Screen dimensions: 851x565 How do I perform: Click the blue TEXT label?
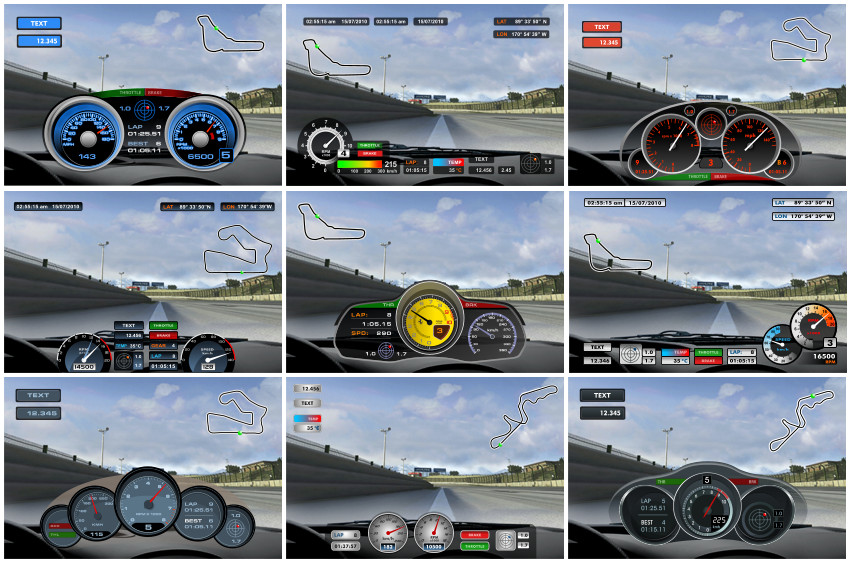(39, 23)
